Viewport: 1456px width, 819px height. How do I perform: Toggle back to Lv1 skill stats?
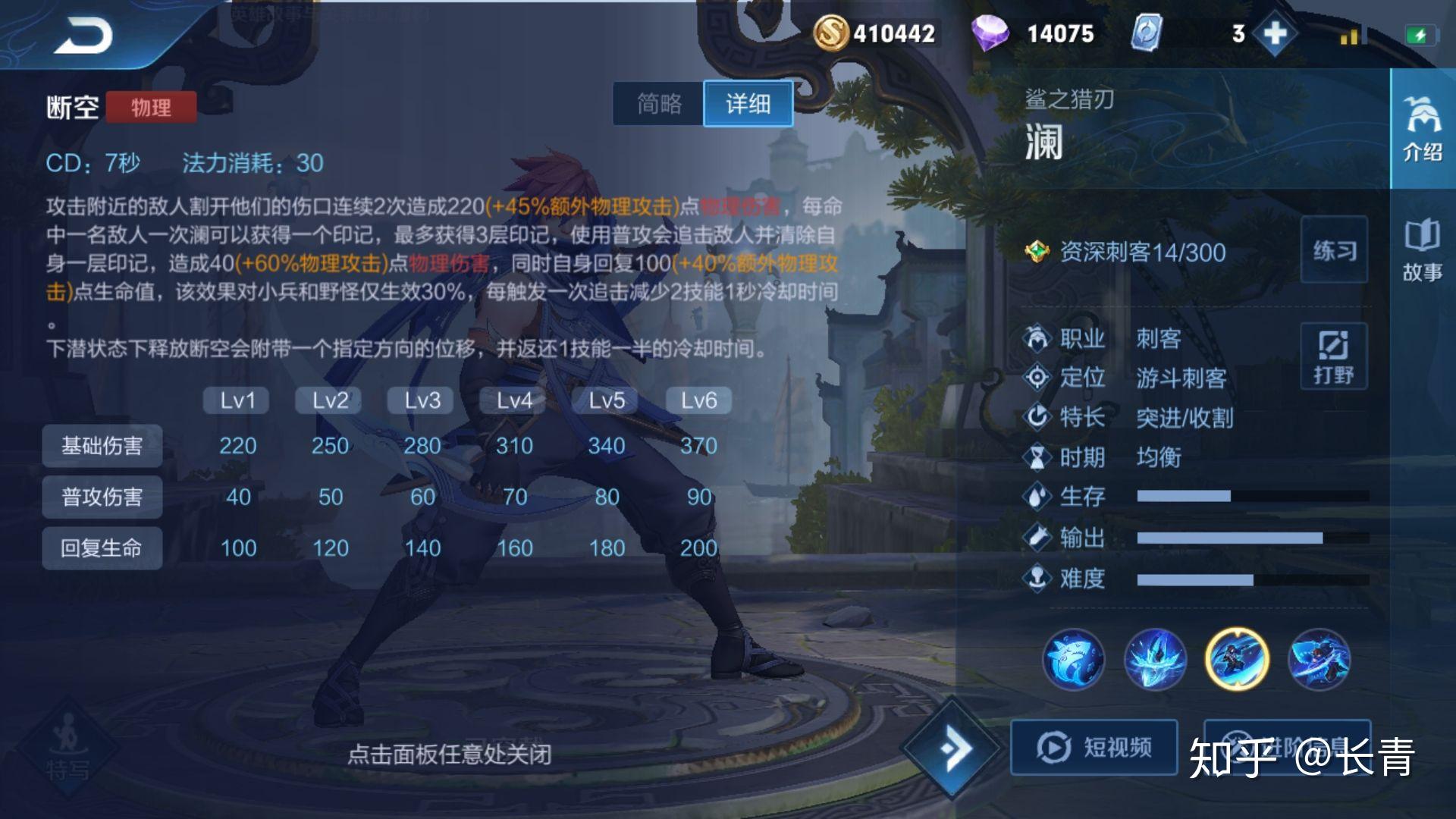point(236,400)
